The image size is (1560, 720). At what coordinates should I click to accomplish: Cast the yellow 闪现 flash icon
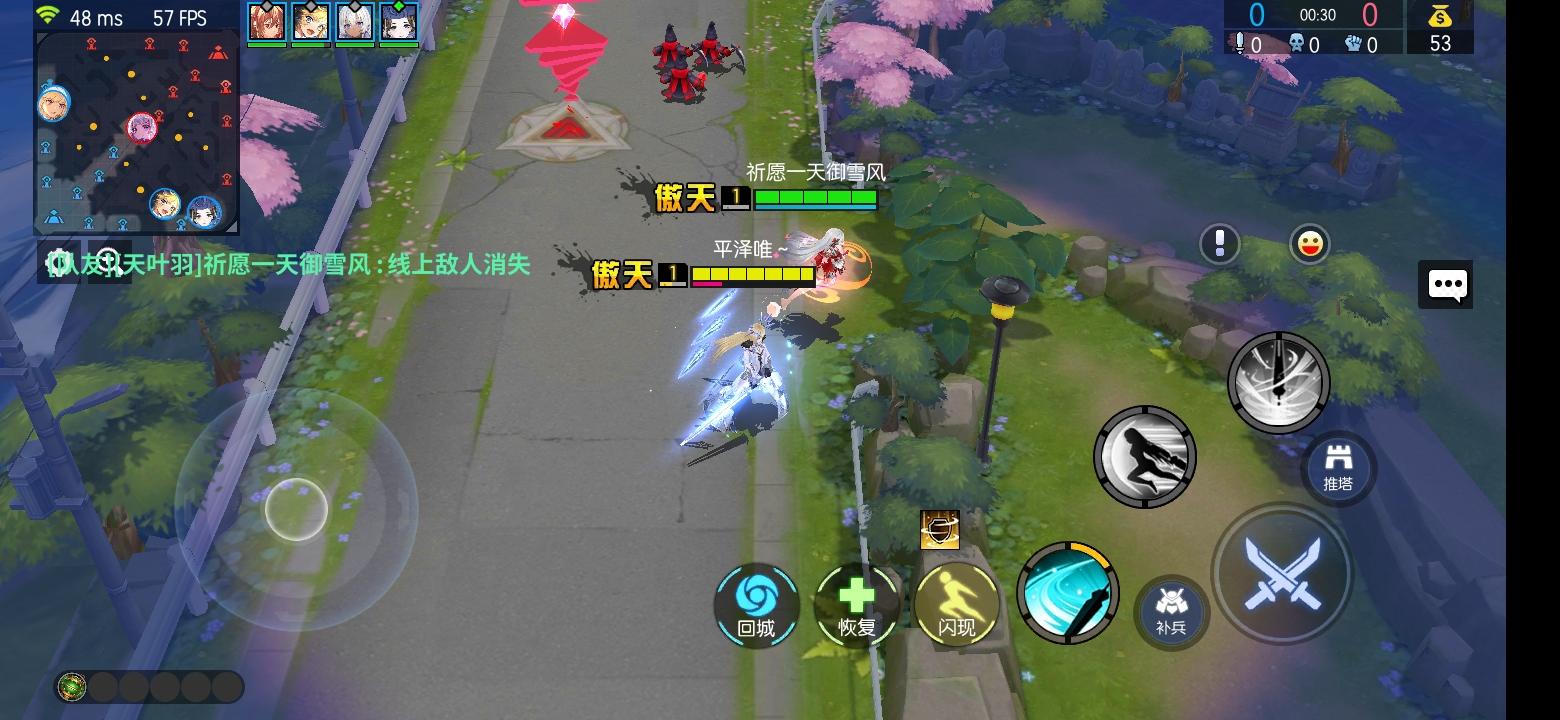[955, 605]
